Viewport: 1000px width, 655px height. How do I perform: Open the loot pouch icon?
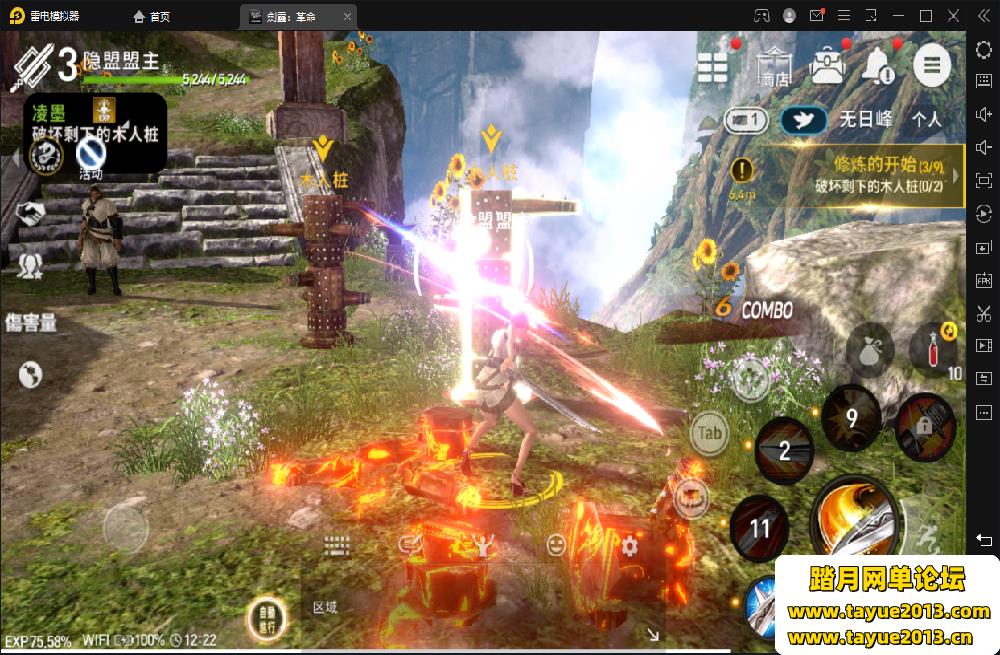870,351
